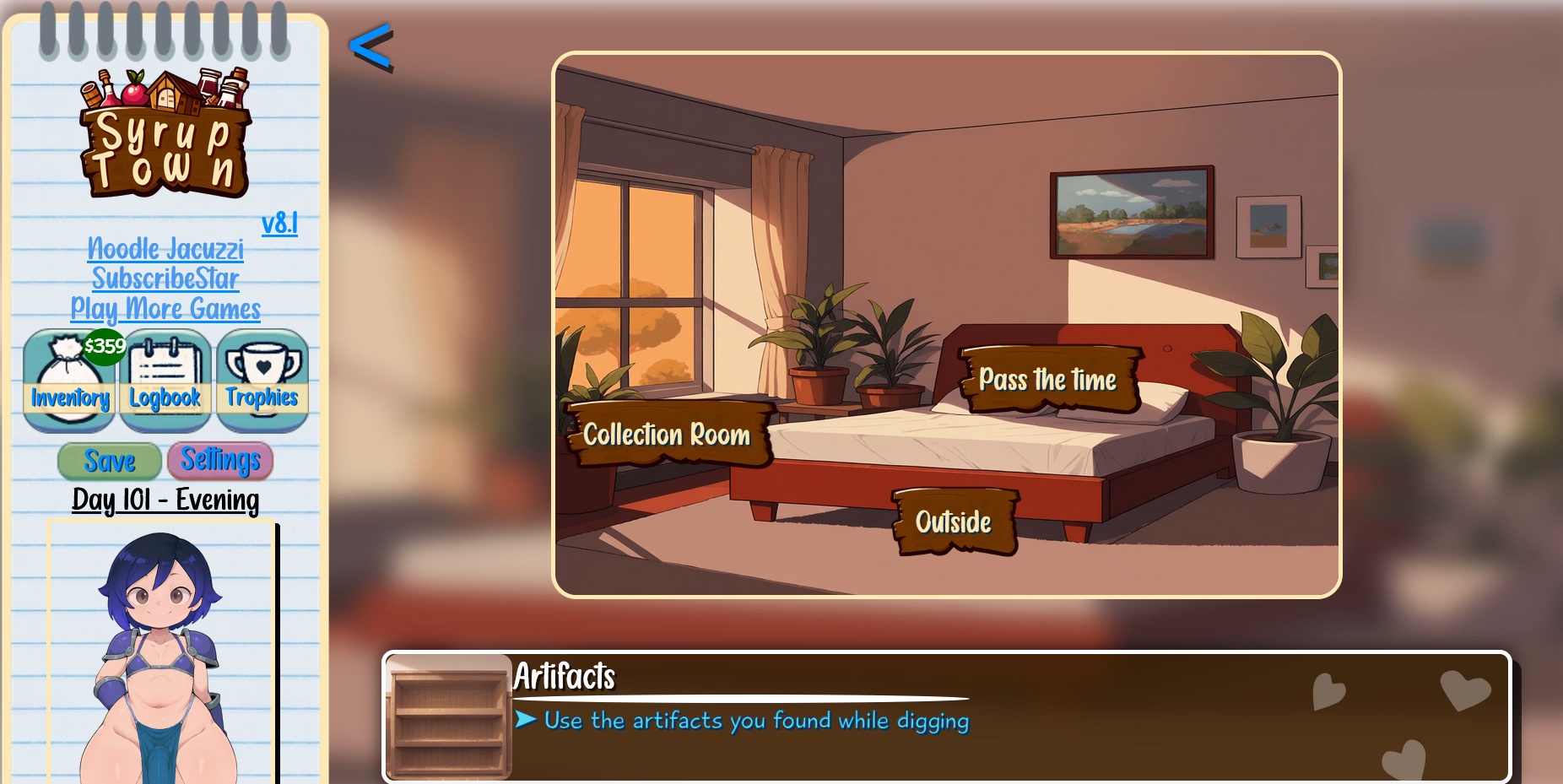The width and height of the screenshot is (1563, 784).
Task: Click the $359 money badge on Inventory
Action: pos(103,345)
